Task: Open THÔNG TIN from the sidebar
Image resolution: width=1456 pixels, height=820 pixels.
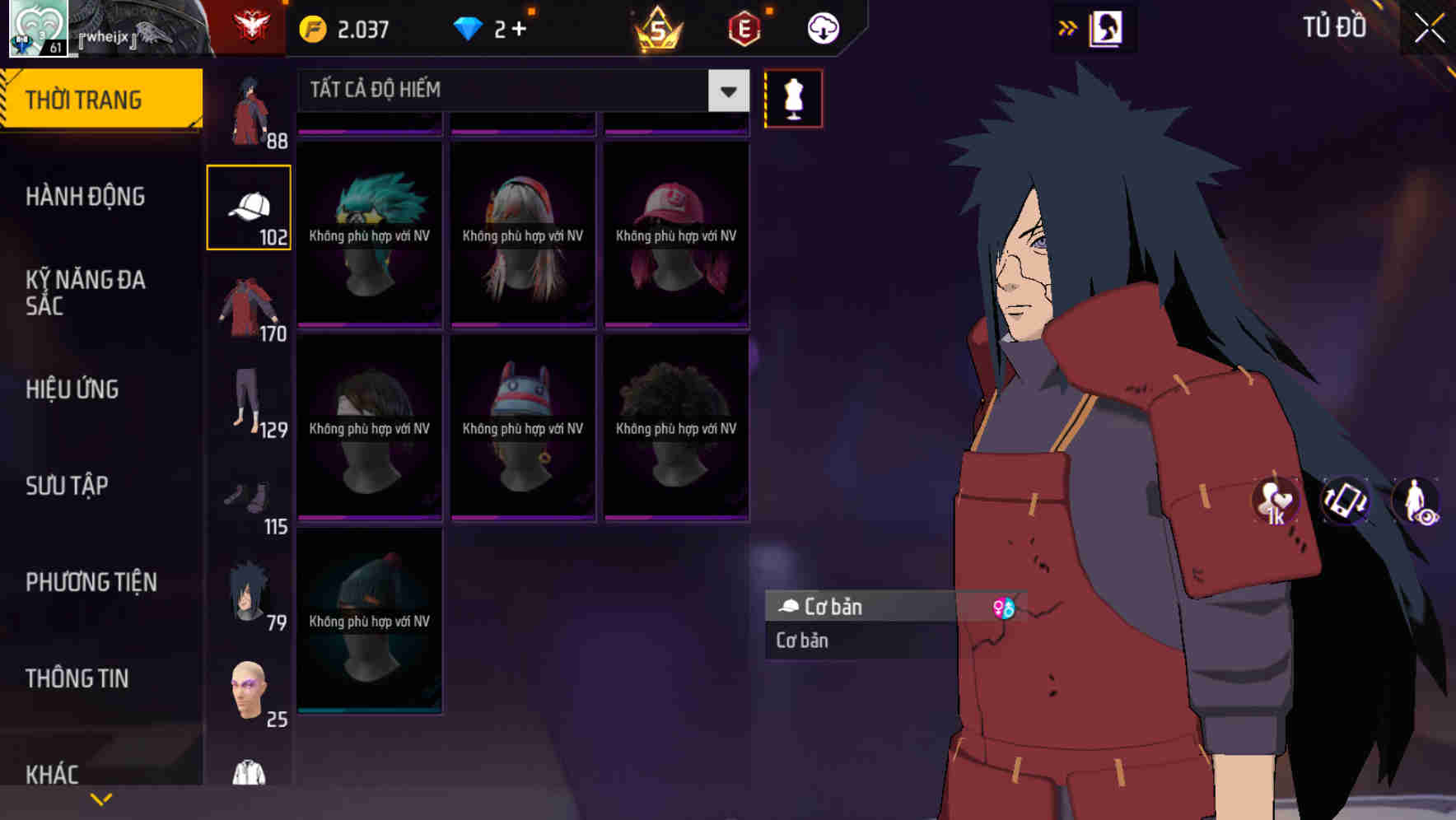Action: pos(77,678)
